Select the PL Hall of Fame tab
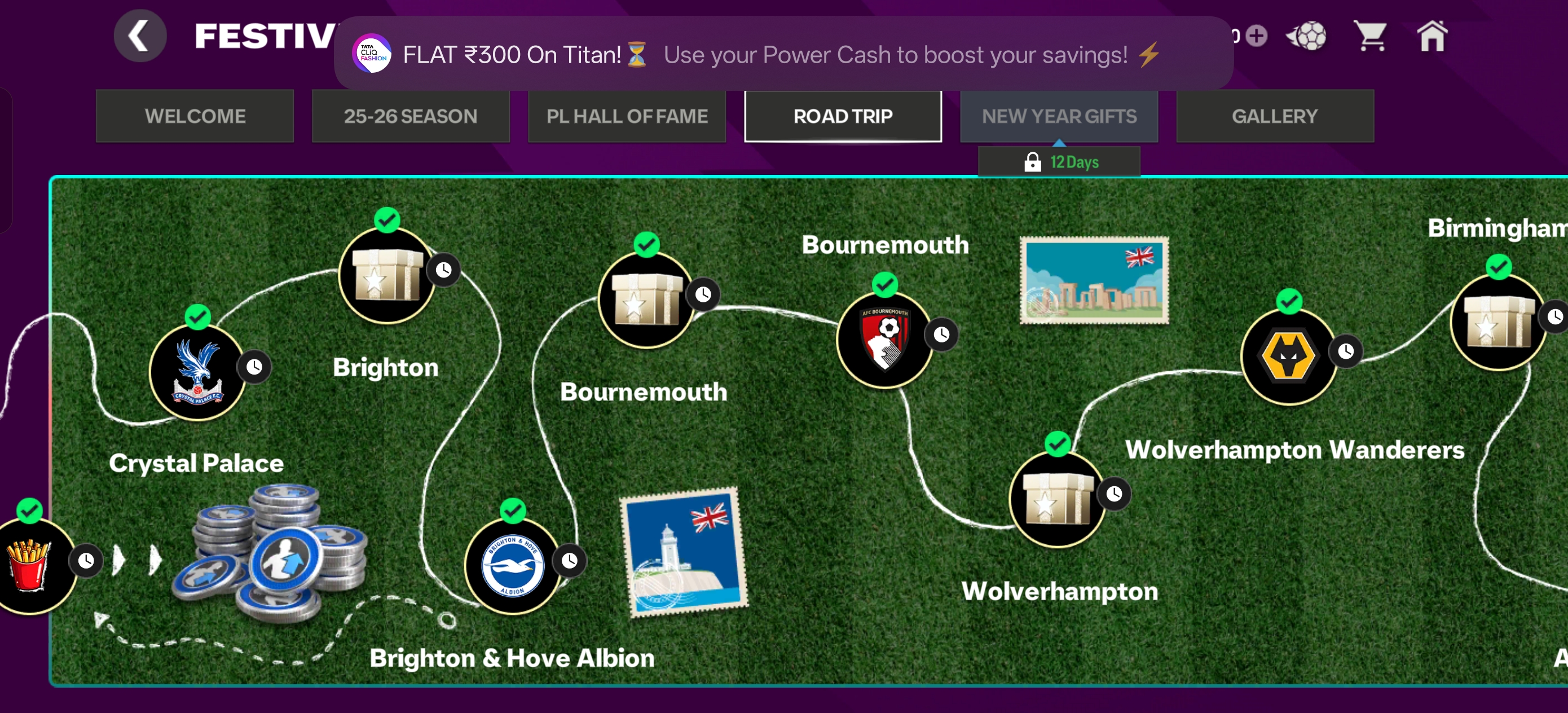Image resolution: width=1568 pixels, height=713 pixels. pos(627,116)
